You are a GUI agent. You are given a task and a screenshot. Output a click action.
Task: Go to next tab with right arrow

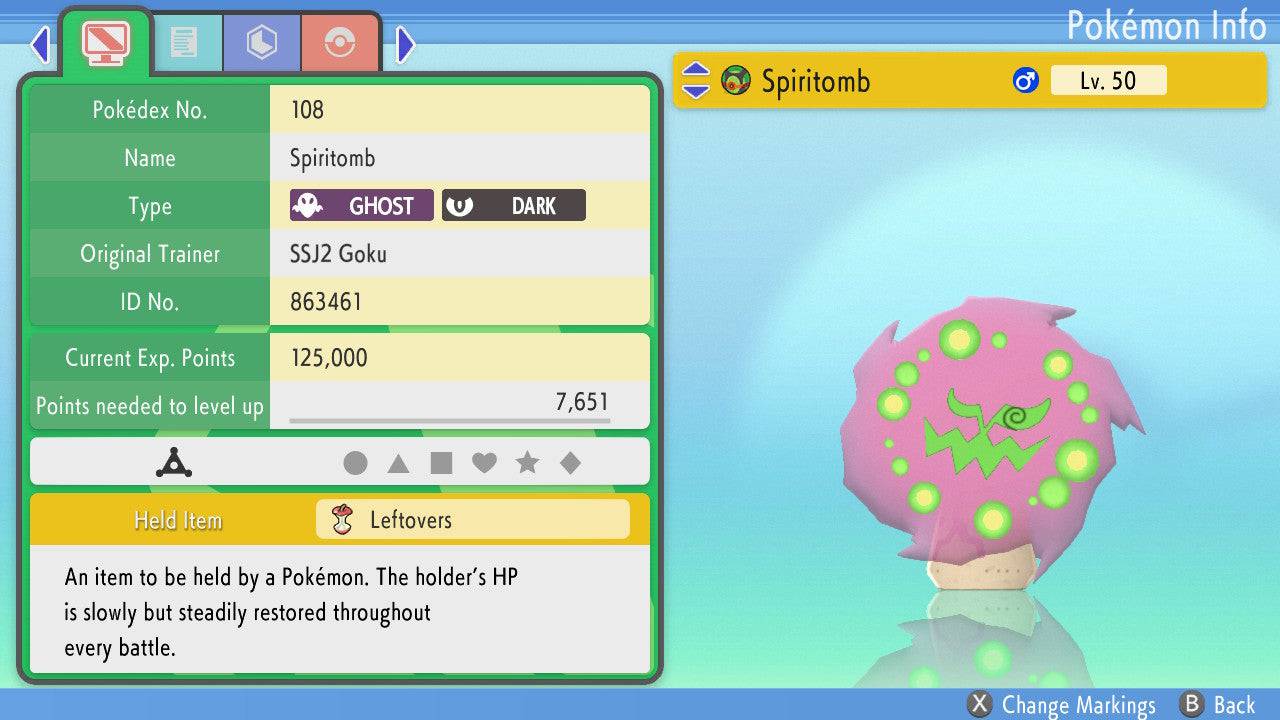click(405, 44)
